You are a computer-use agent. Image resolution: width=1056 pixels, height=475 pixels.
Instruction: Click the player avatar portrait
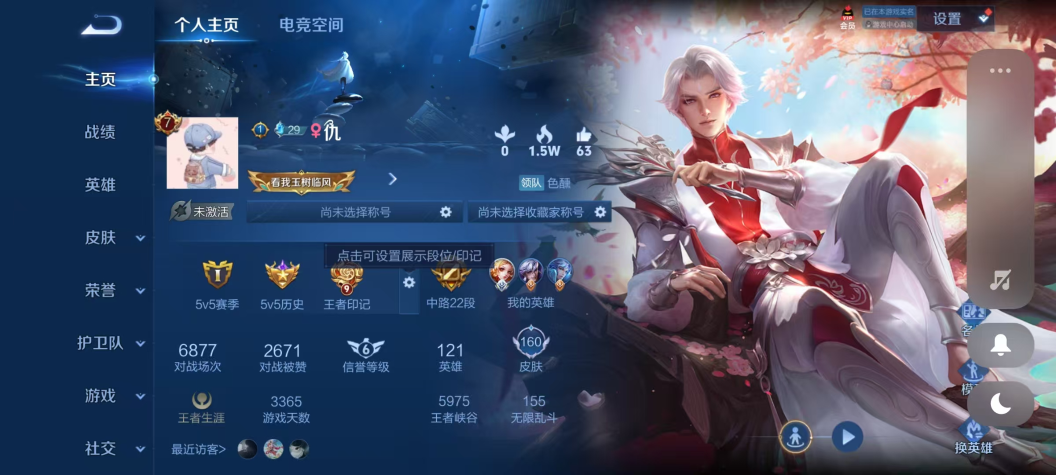pyautogui.click(x=202, y=153)
